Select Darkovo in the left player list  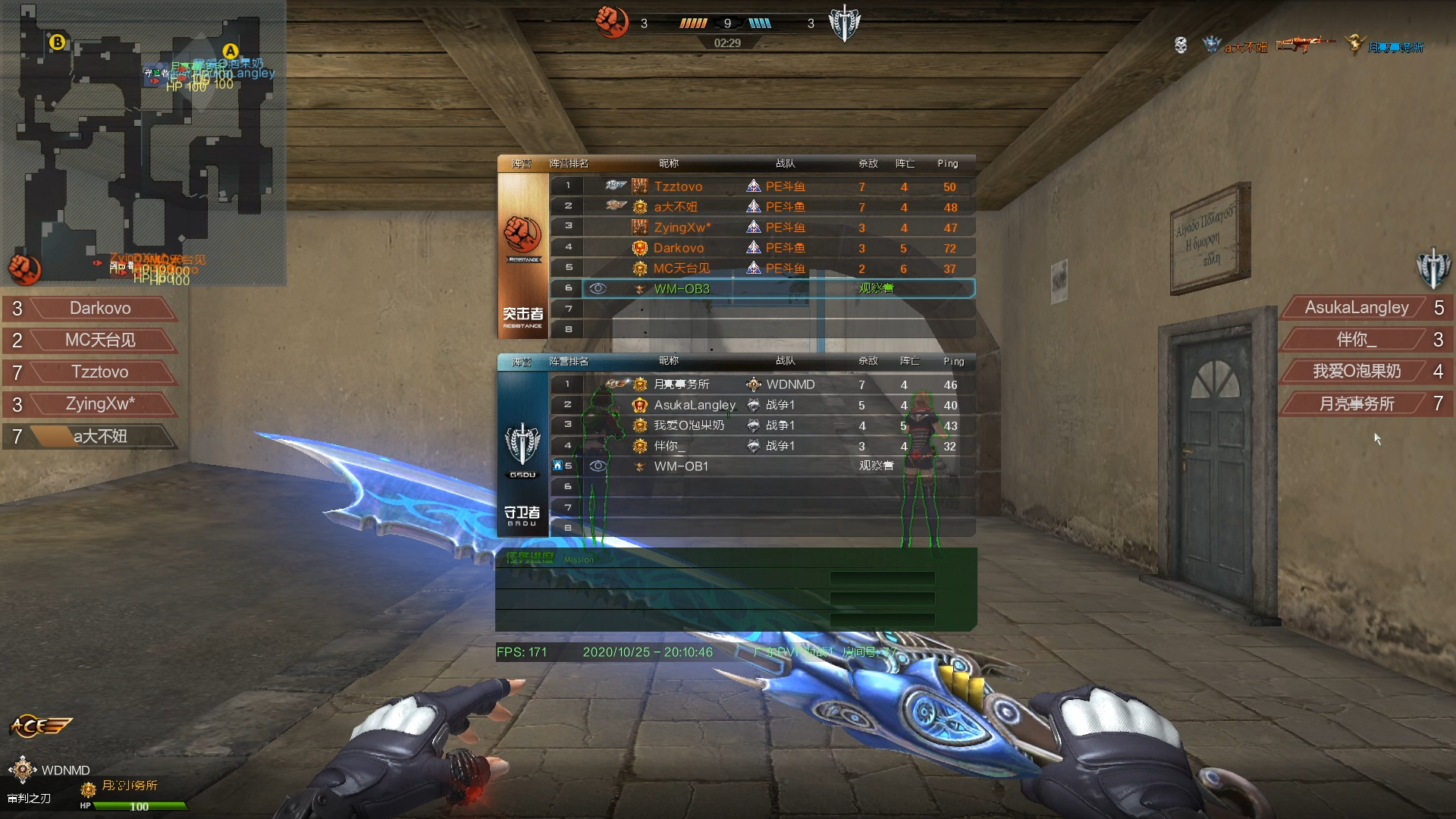pyautogui.click(x=99, y=309)
